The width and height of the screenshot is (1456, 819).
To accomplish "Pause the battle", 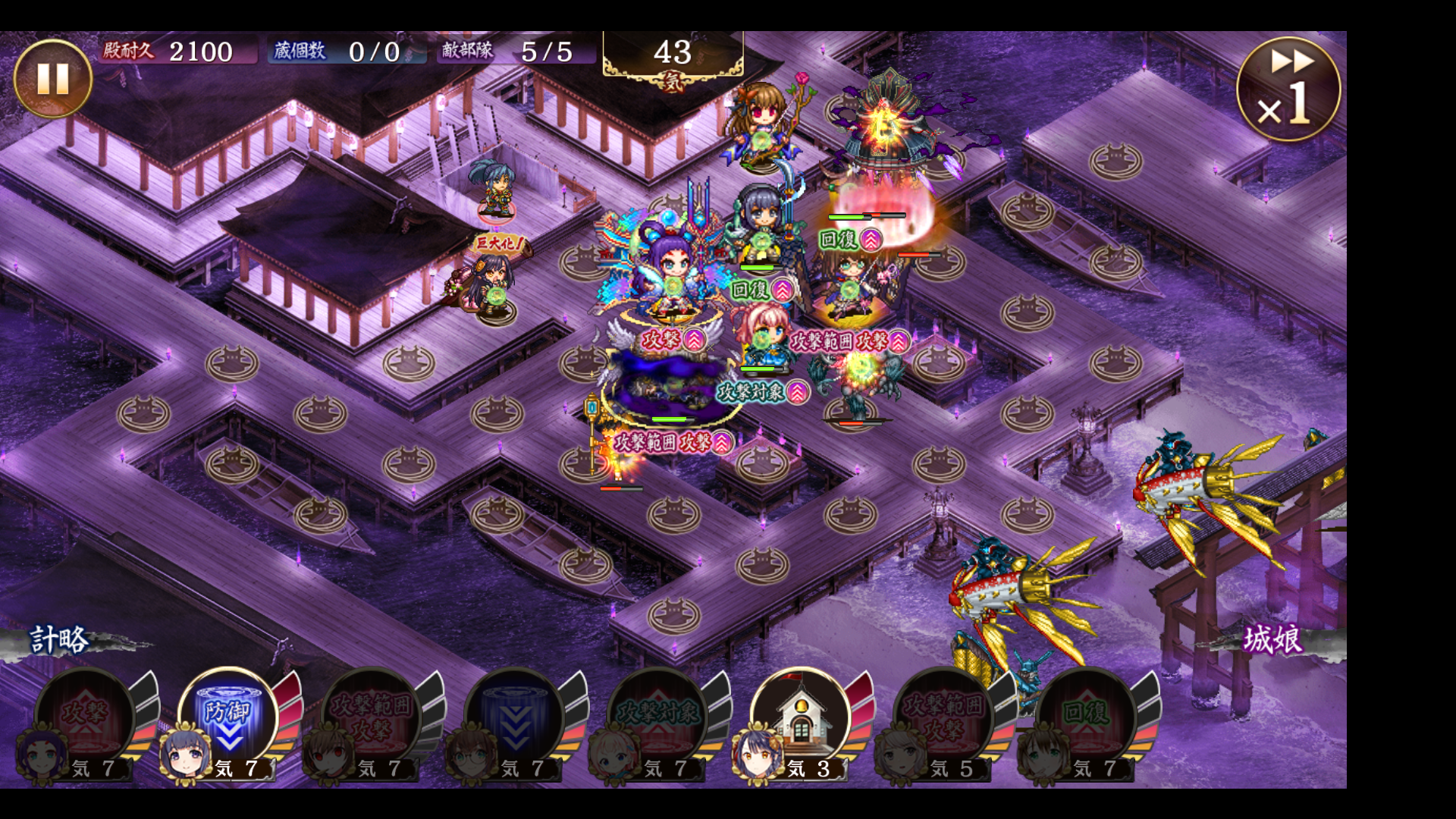I will click(x=52, y=79).
